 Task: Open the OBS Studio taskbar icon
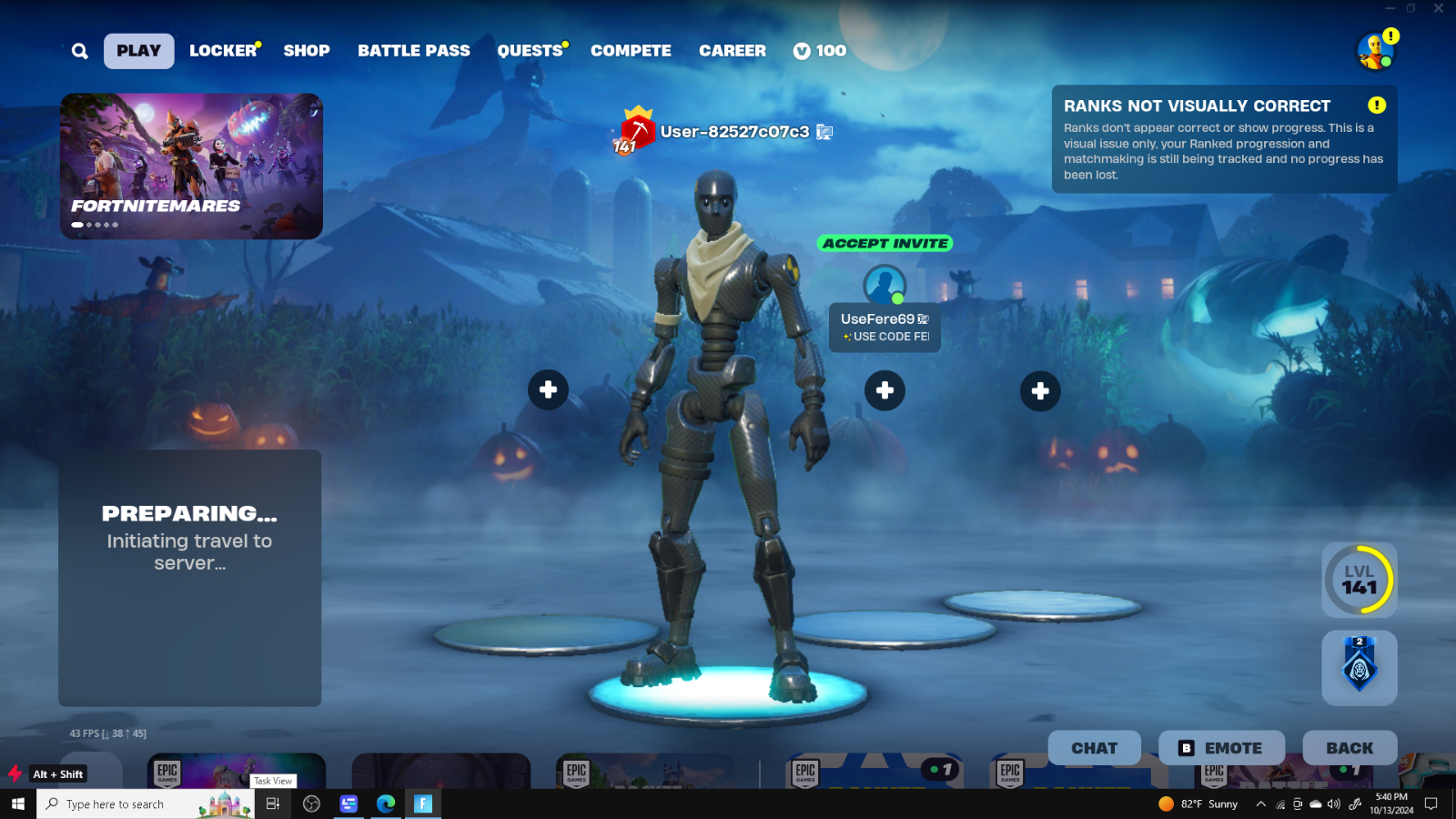[311, 804]
